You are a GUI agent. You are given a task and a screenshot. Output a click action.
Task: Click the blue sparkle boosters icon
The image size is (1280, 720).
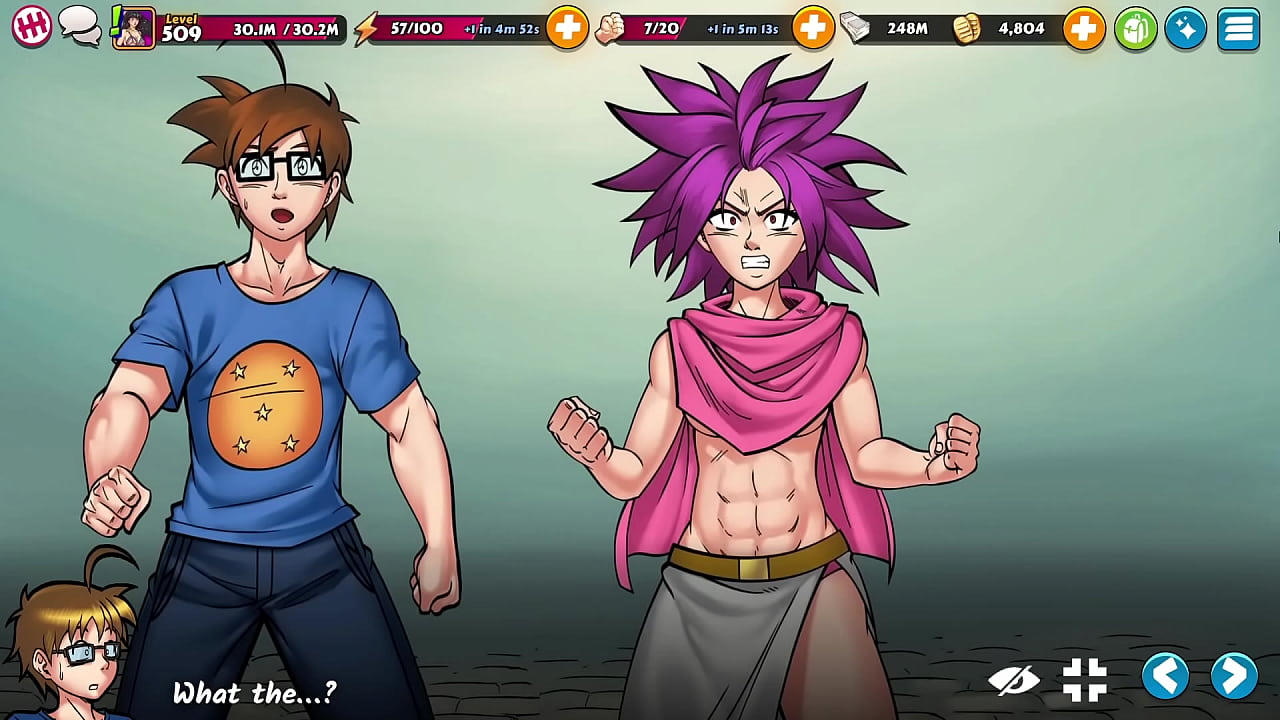1185,27
